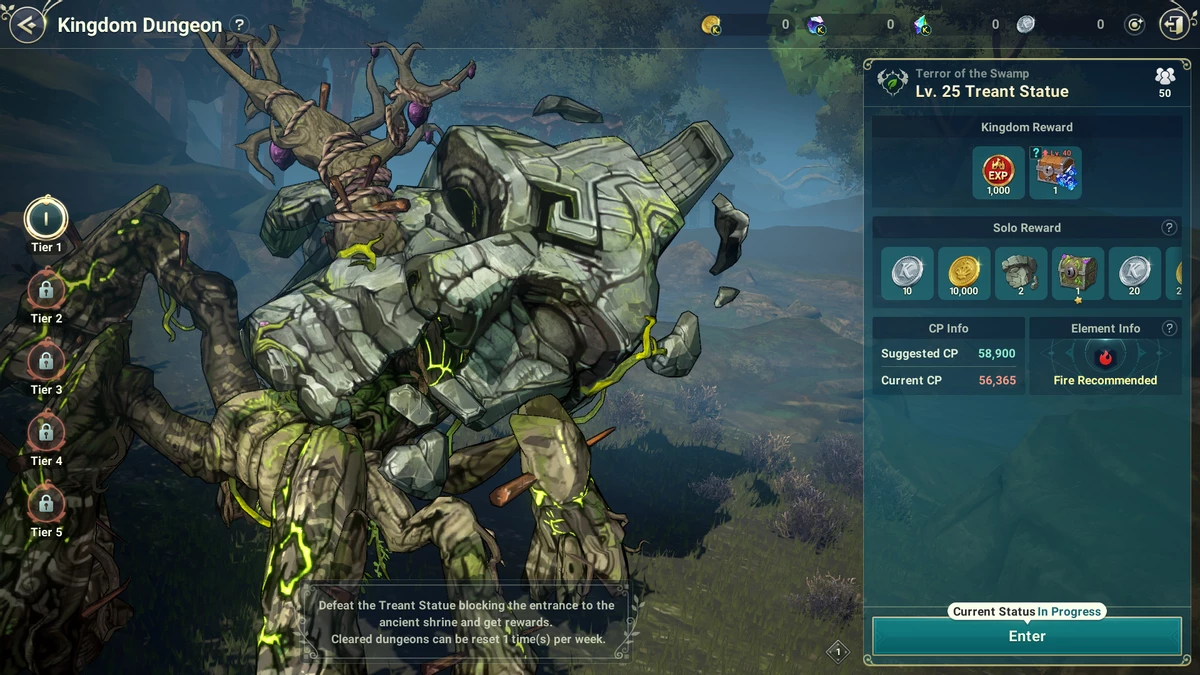
Task: Inspect the stone statue fragment reward
Action: 1021,273
